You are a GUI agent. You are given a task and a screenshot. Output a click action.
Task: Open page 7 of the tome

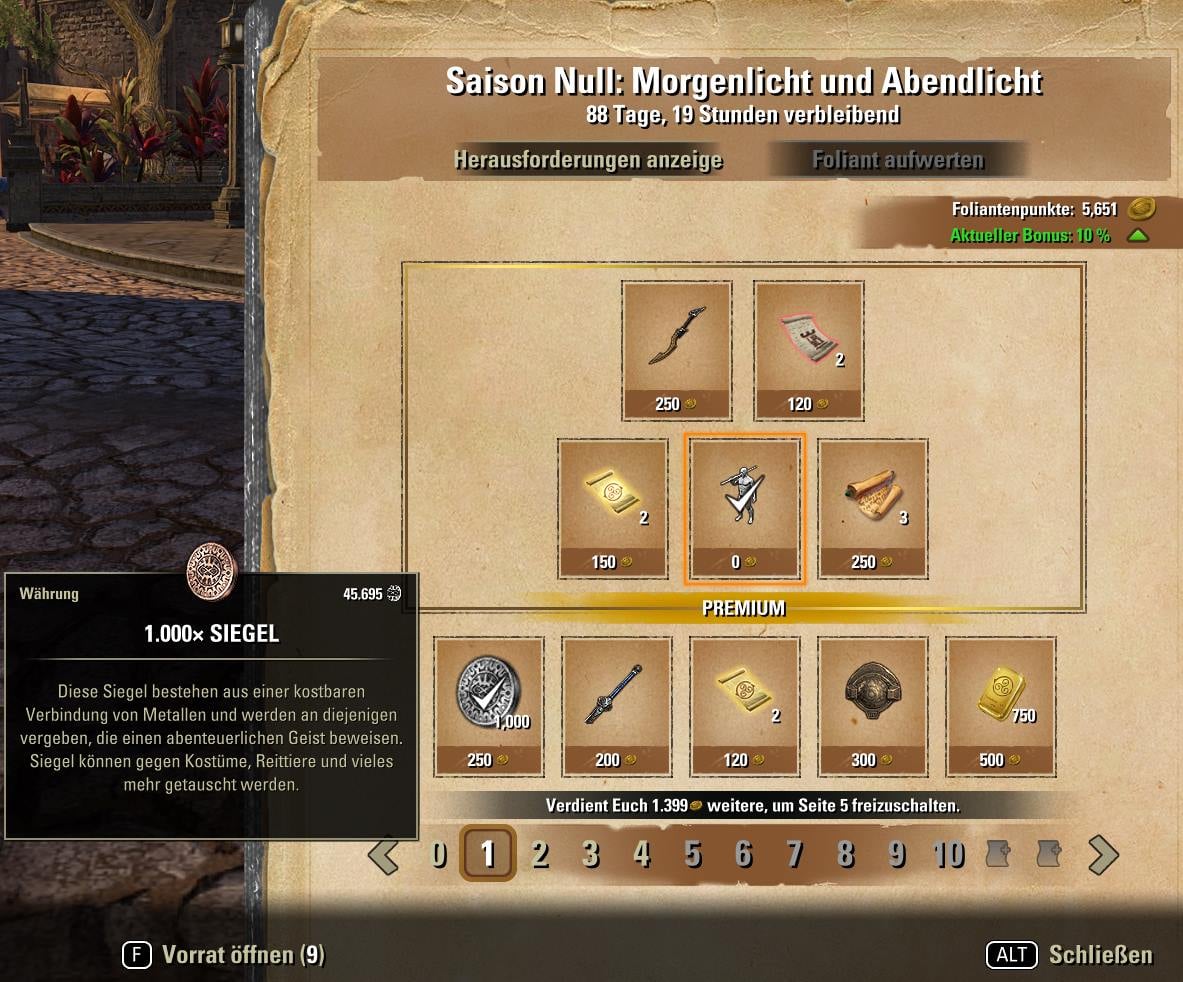coord(795,855)
